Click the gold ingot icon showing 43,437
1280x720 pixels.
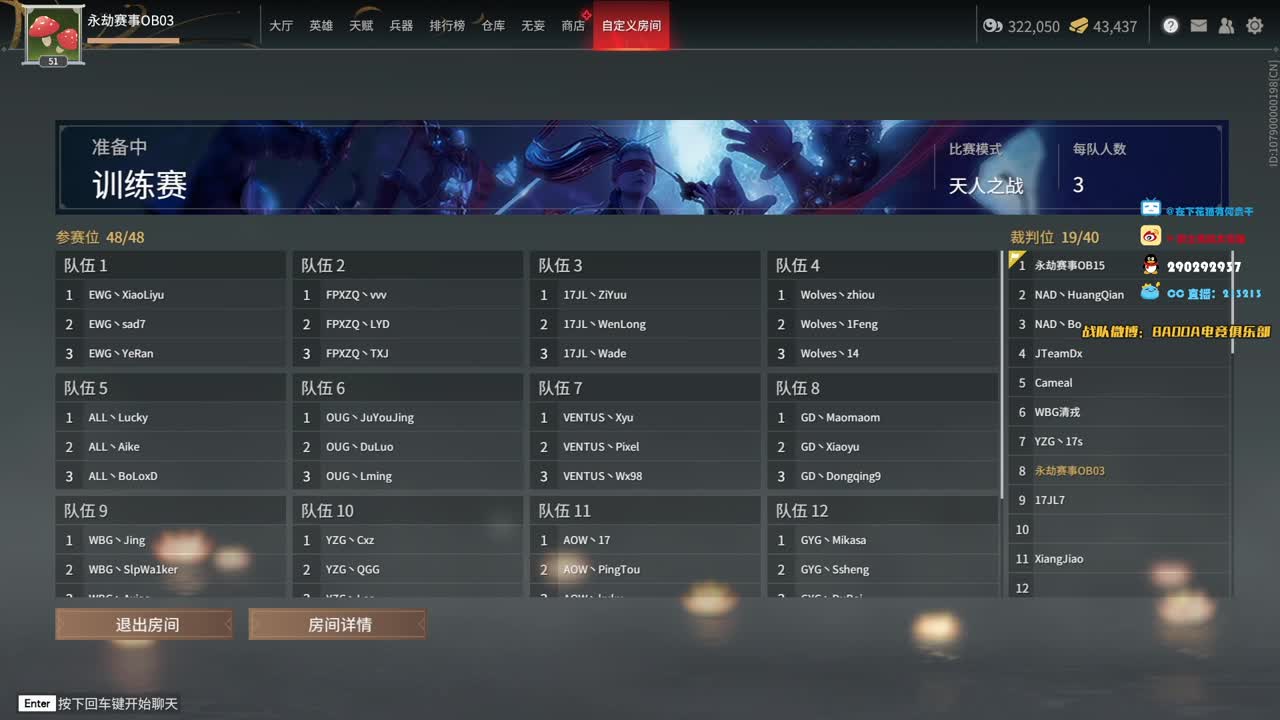coord(1079,26)
